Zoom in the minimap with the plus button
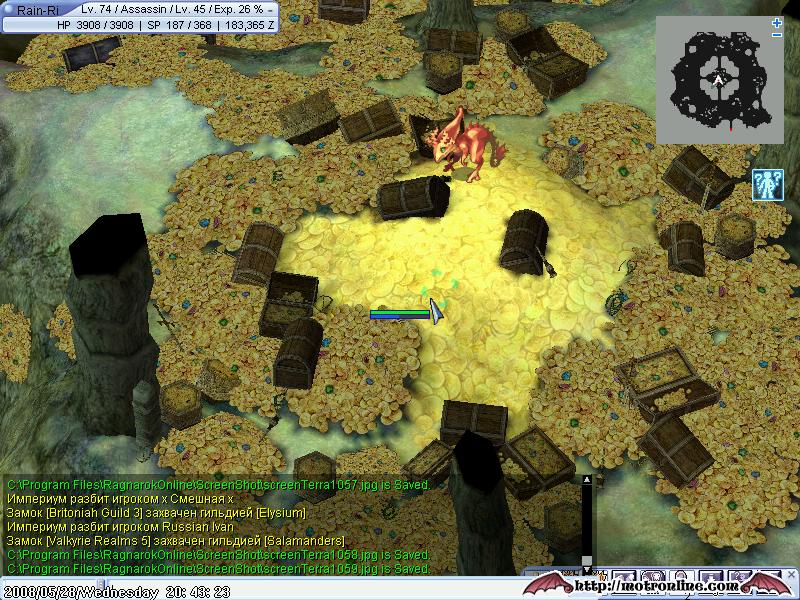This screenshot has height=600, width=800. pos(777,22)
